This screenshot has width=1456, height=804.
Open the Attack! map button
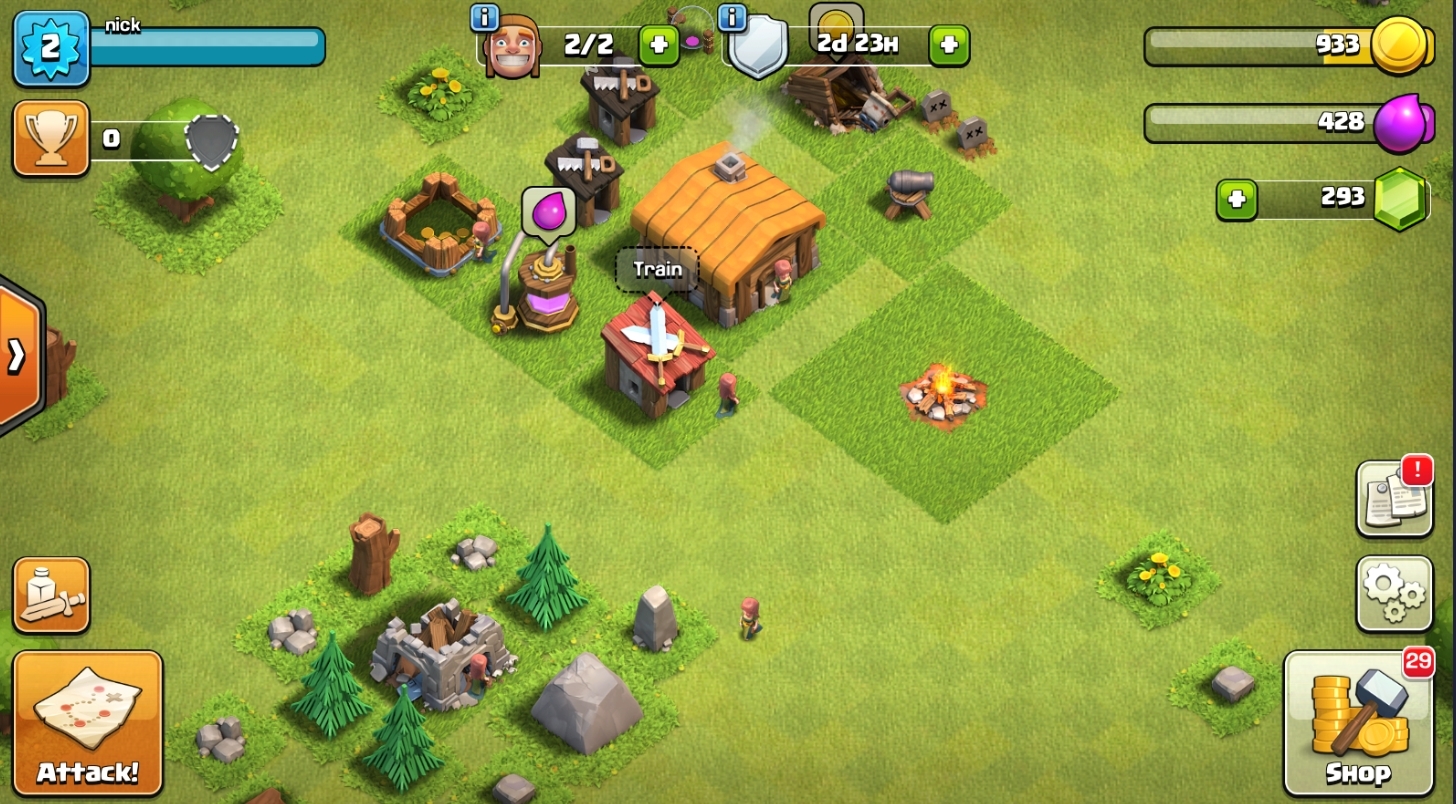click(x=87, y=723)
